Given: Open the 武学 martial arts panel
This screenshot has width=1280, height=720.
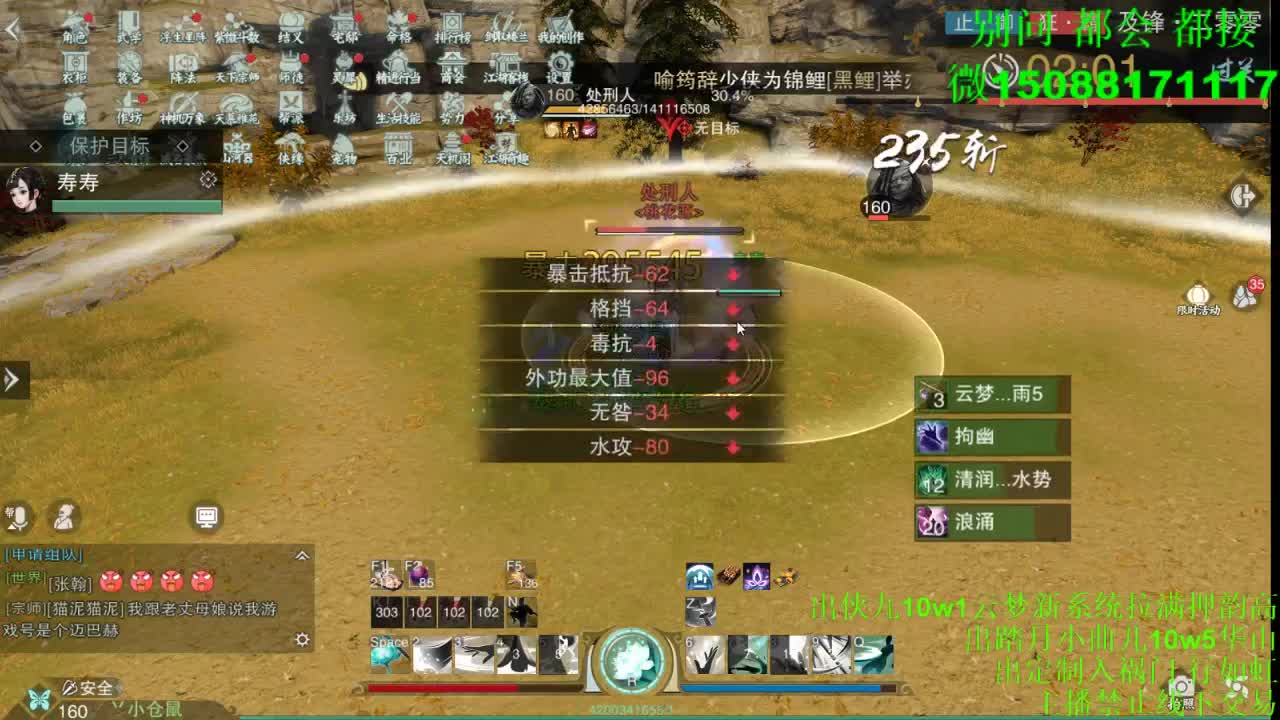Looking at the screenshot, I should 131,30.
